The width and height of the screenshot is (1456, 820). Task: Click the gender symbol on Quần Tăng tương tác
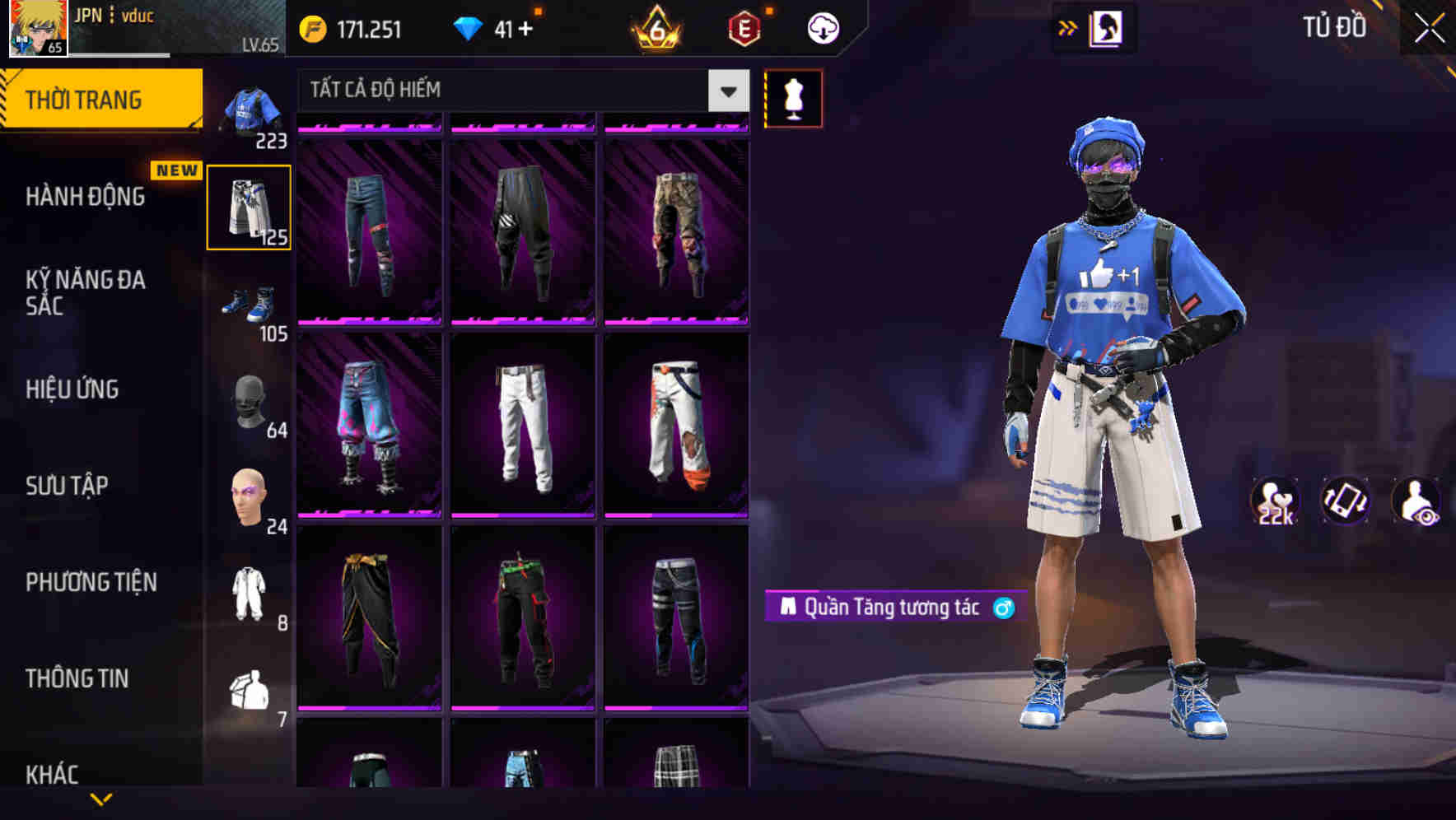point(1001,609)
